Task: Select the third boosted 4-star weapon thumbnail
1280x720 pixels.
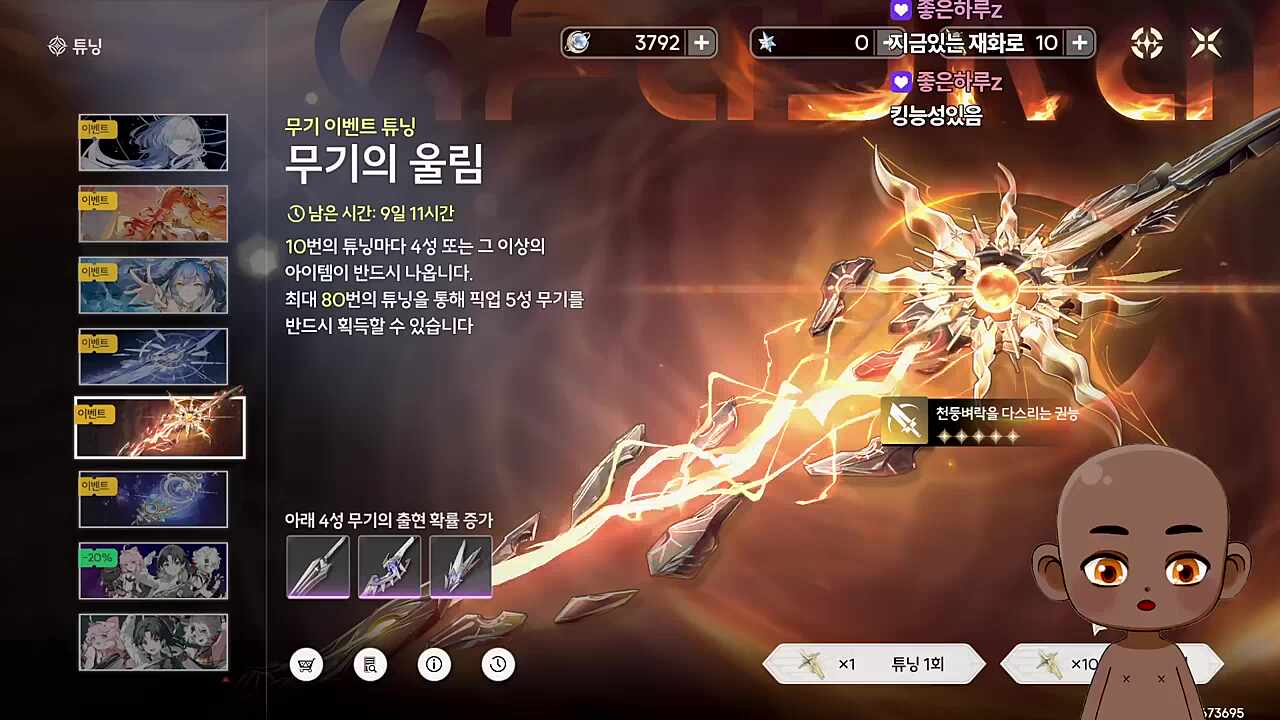Action: (462, 567)
